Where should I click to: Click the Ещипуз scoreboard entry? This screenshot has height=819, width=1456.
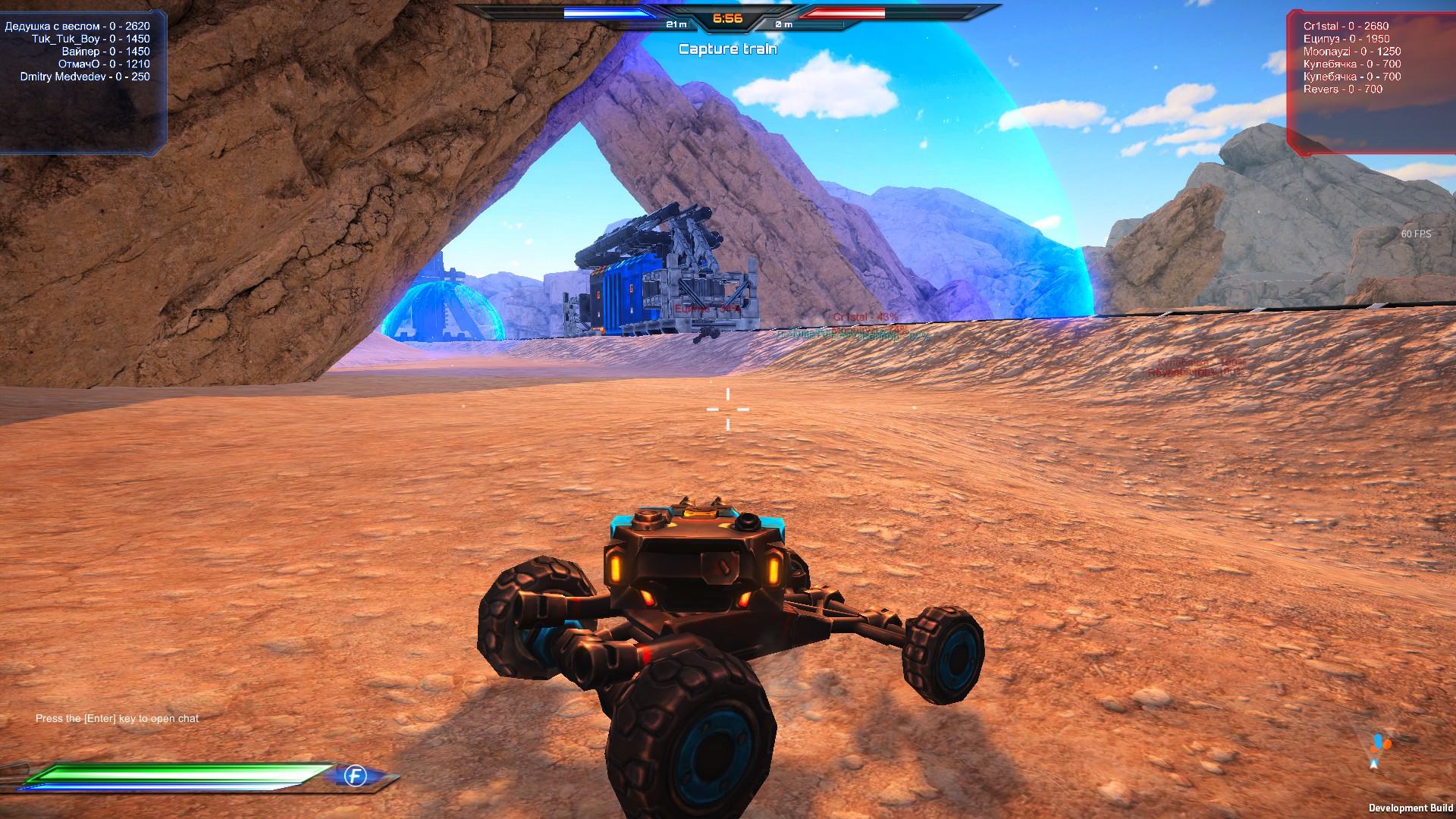point(1346,39)
